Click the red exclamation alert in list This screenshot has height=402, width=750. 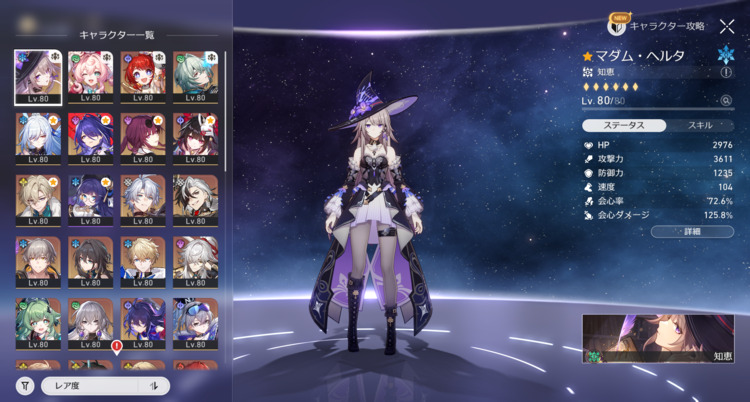point(117,348)
